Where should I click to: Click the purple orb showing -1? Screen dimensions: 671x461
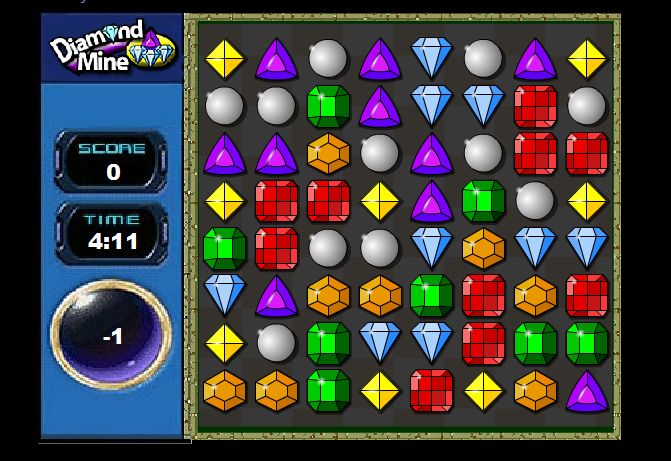(x=111, y=335)
